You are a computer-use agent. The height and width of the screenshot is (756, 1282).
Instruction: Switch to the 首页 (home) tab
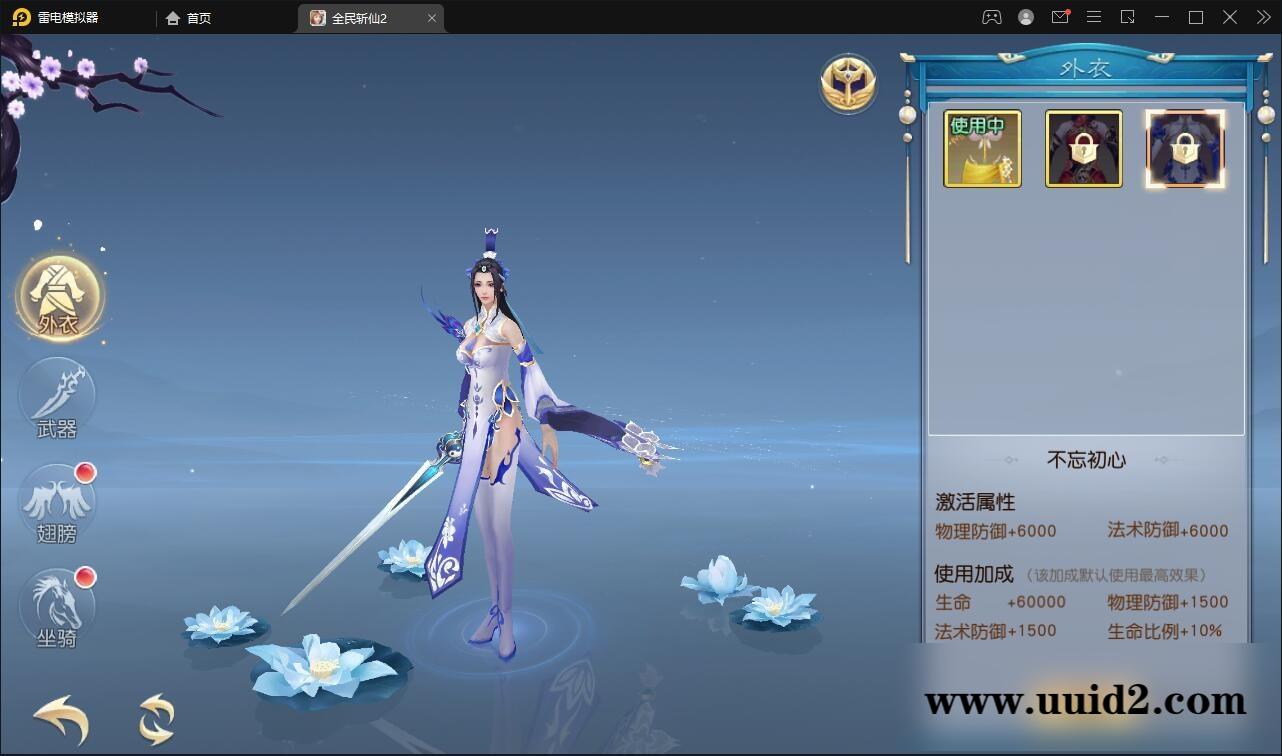pyautogui.click(x=190, y=17)
